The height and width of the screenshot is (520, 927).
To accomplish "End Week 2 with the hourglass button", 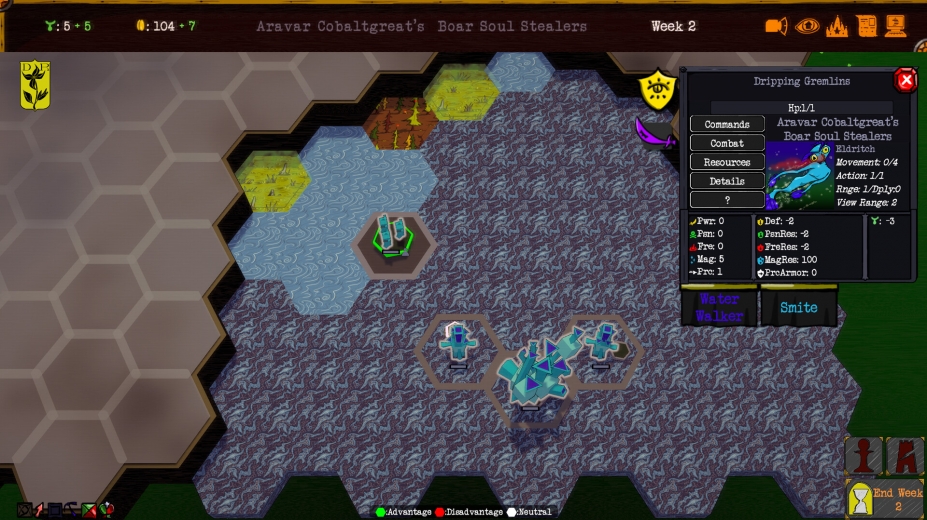I will (884, 498).
